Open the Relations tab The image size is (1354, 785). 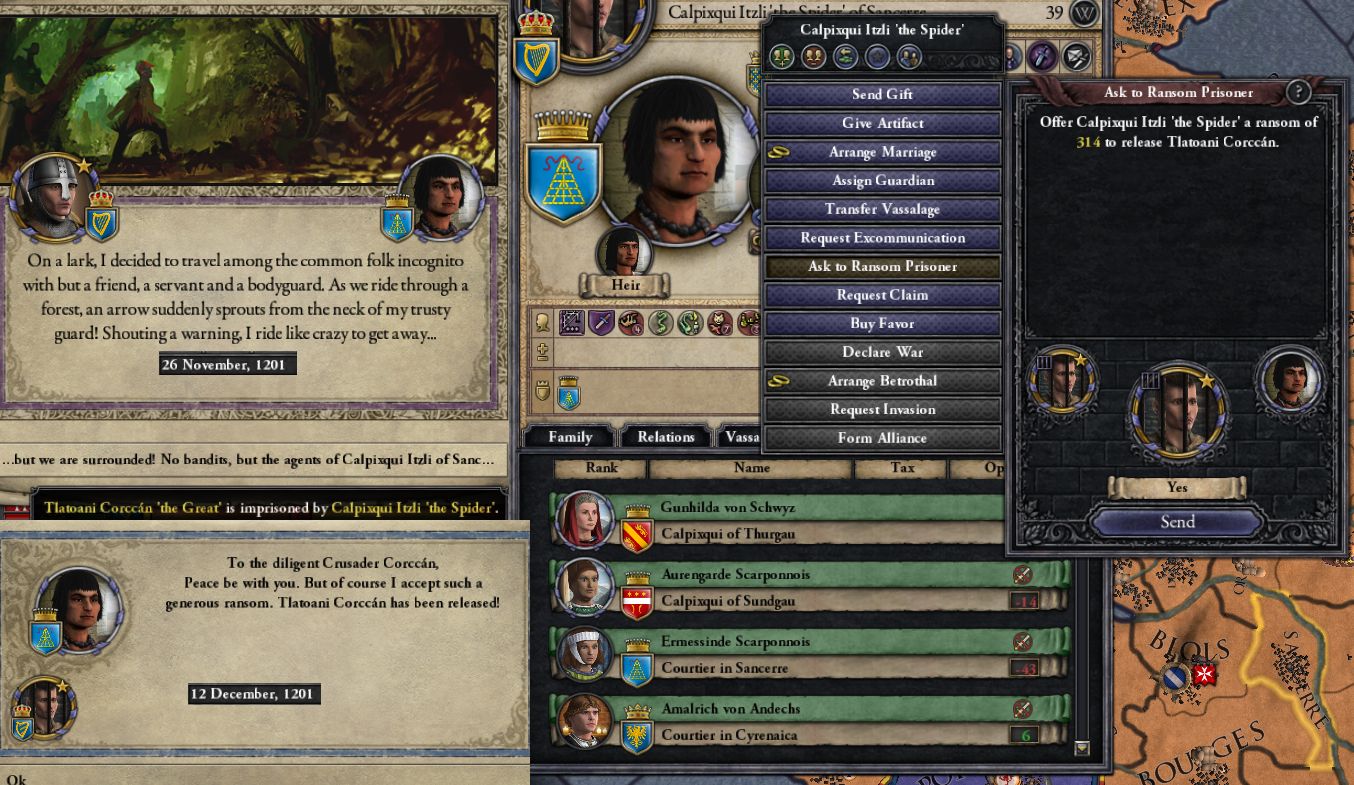pyautogui.click(x=665, y=436)
